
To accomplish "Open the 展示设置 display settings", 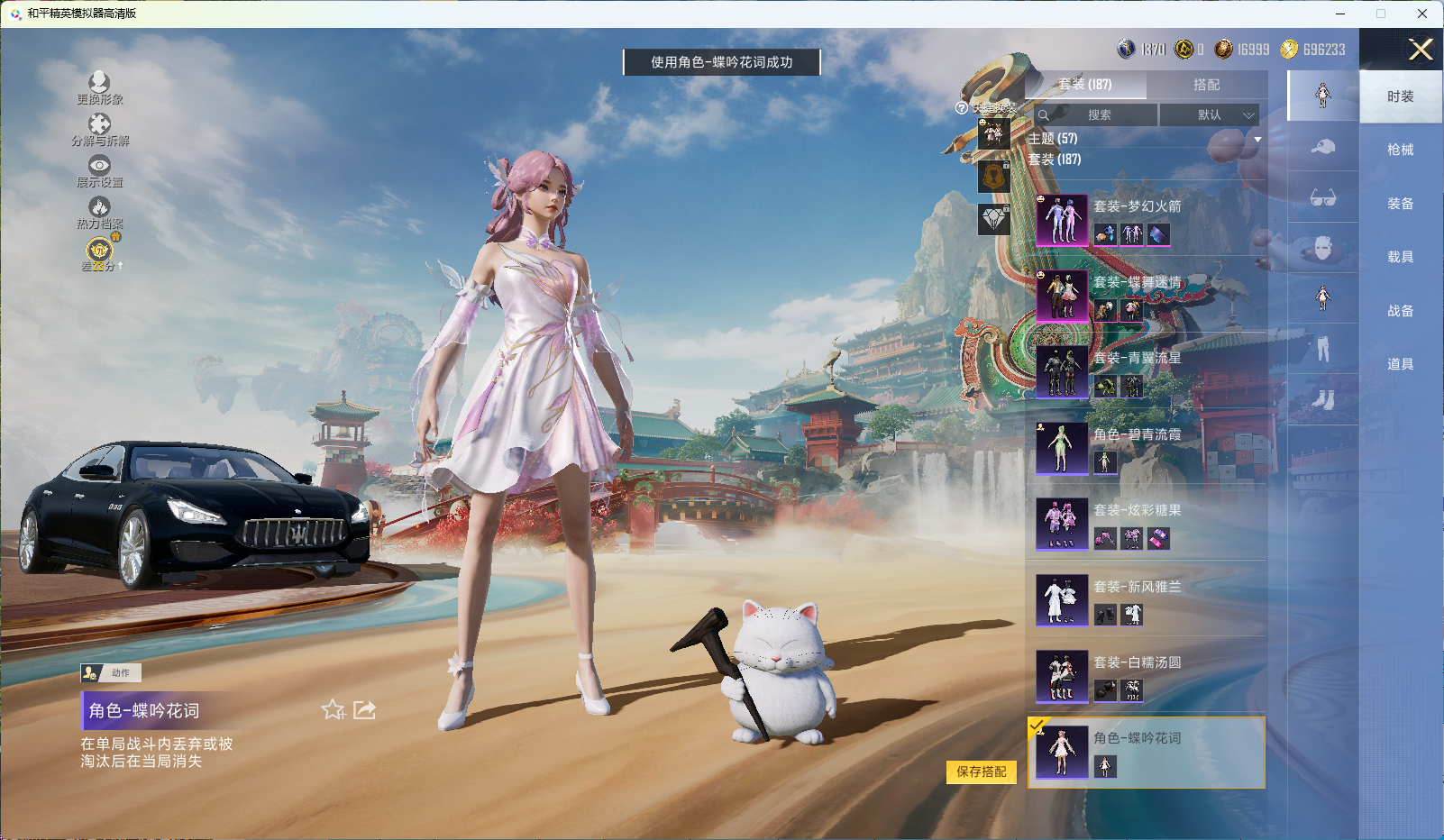I will 99,171.
